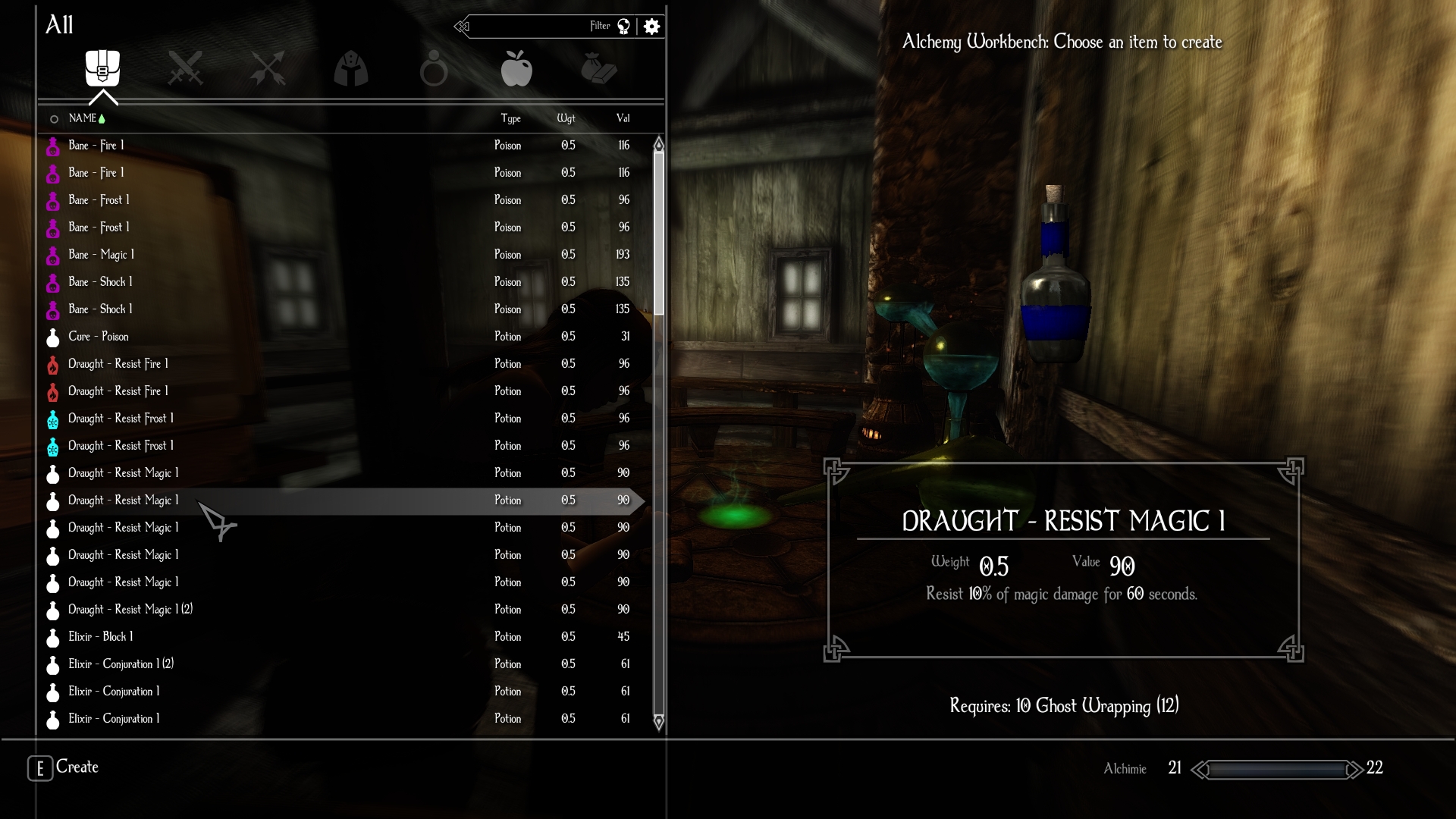Sort the list by Name column
This screenshot has height=819, width=1456.
click(82, 118)
